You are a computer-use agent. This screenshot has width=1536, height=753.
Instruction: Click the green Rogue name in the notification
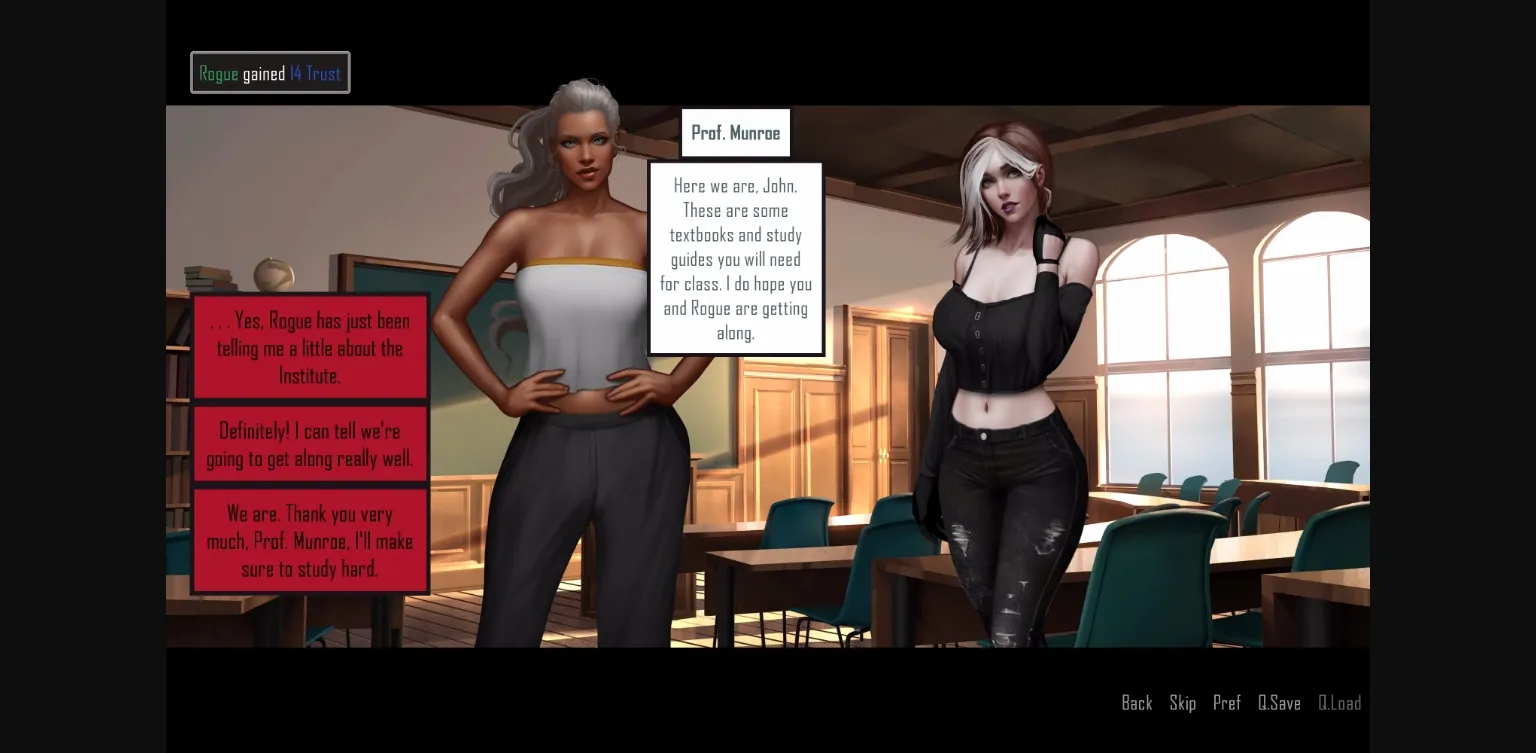[218, 72]
